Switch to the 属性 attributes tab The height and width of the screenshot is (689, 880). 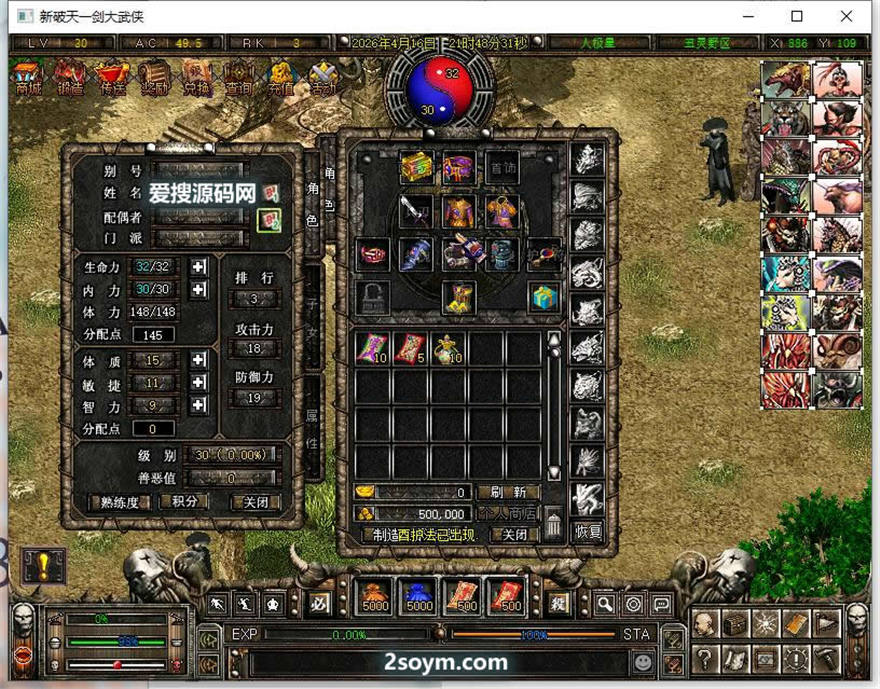[x=312, y=430]
